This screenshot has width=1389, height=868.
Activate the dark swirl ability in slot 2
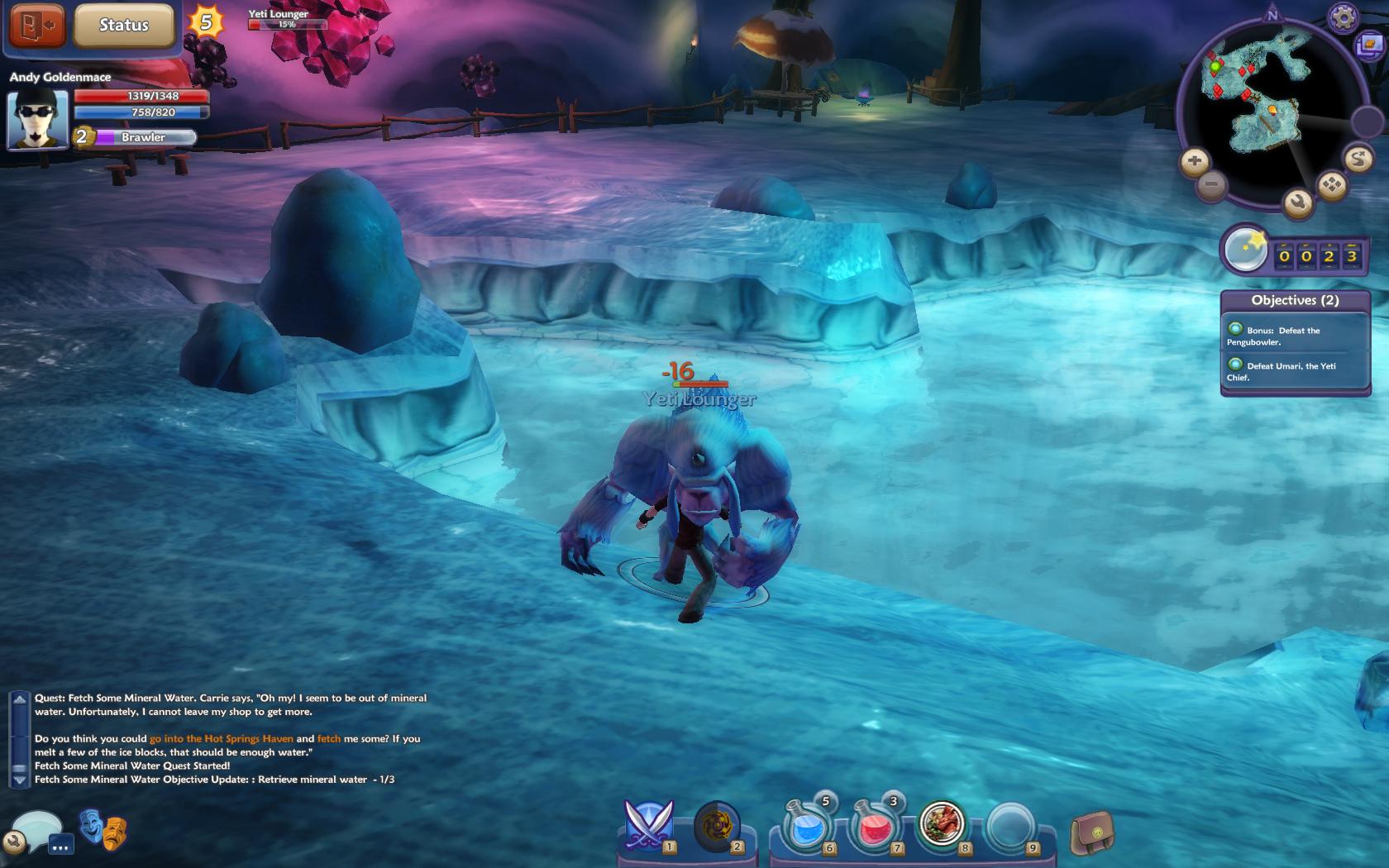[716, 826]
